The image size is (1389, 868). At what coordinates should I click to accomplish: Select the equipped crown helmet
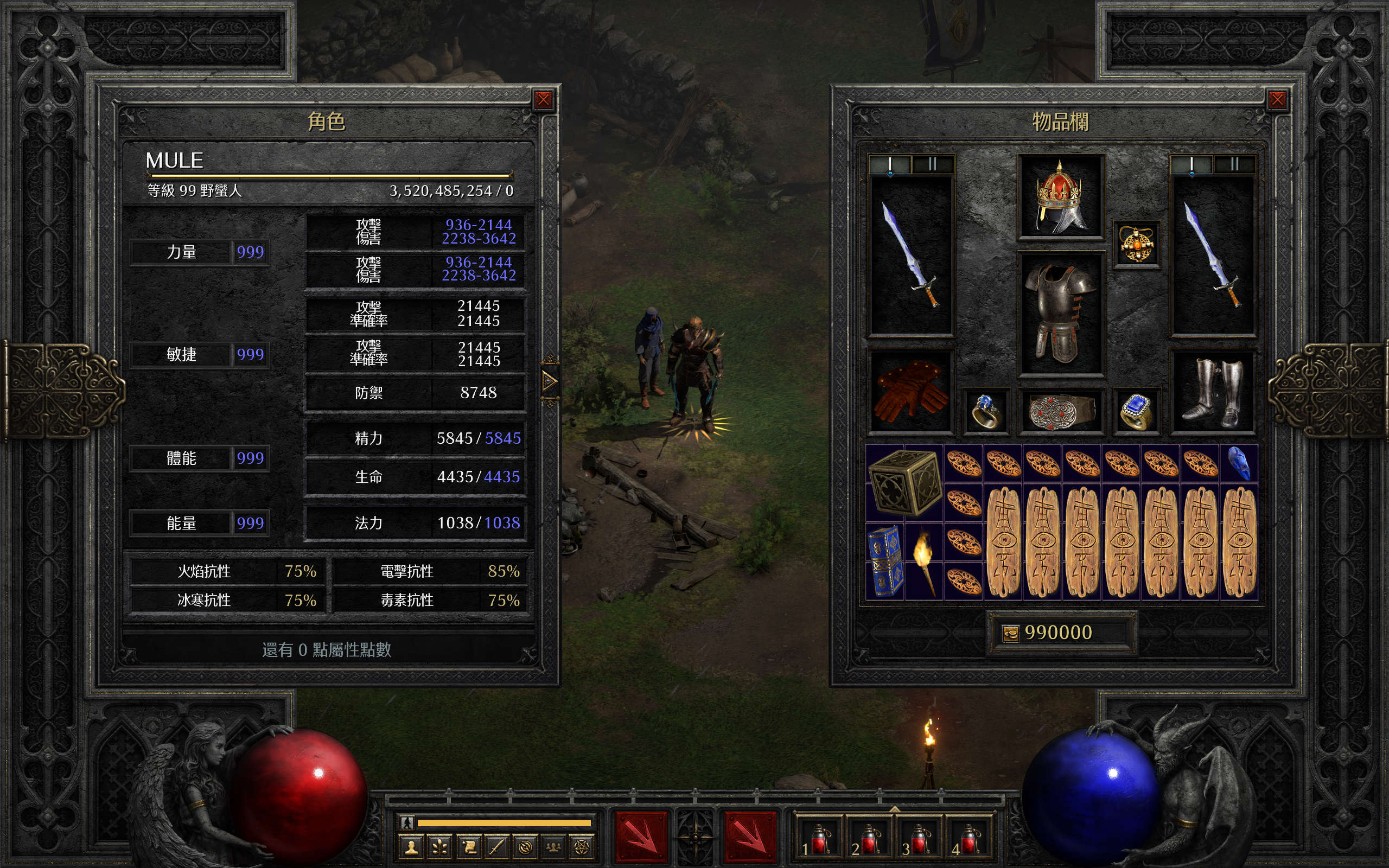(x=1060, y=197)
